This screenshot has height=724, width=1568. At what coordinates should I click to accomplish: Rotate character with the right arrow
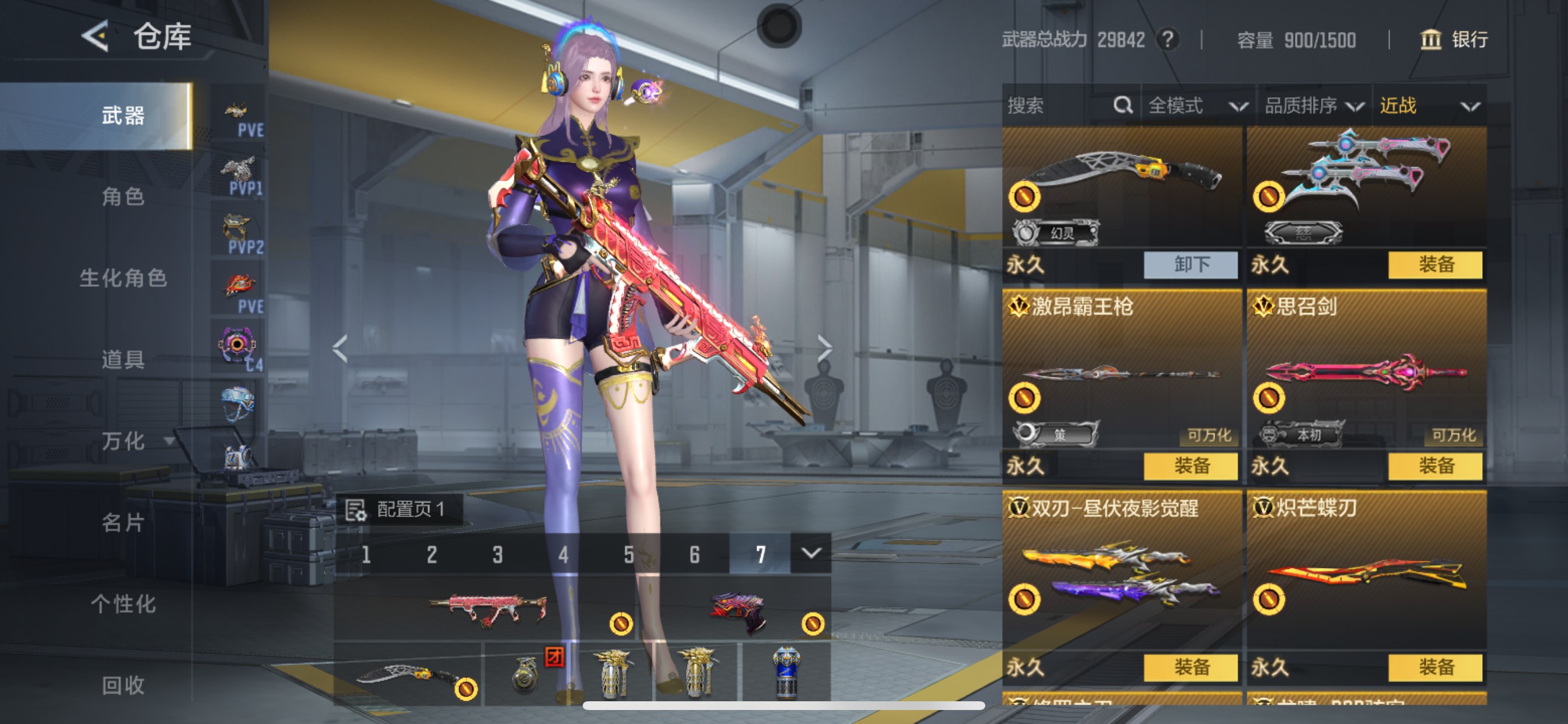[x=824, y=348]
